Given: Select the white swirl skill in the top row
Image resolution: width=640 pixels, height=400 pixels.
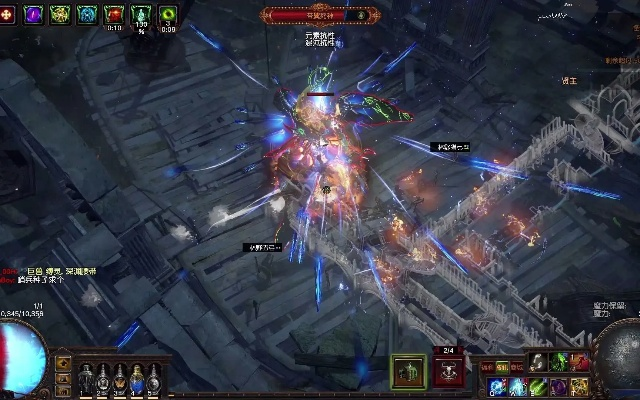Looking at the screenshot, I should pos(537,362).
